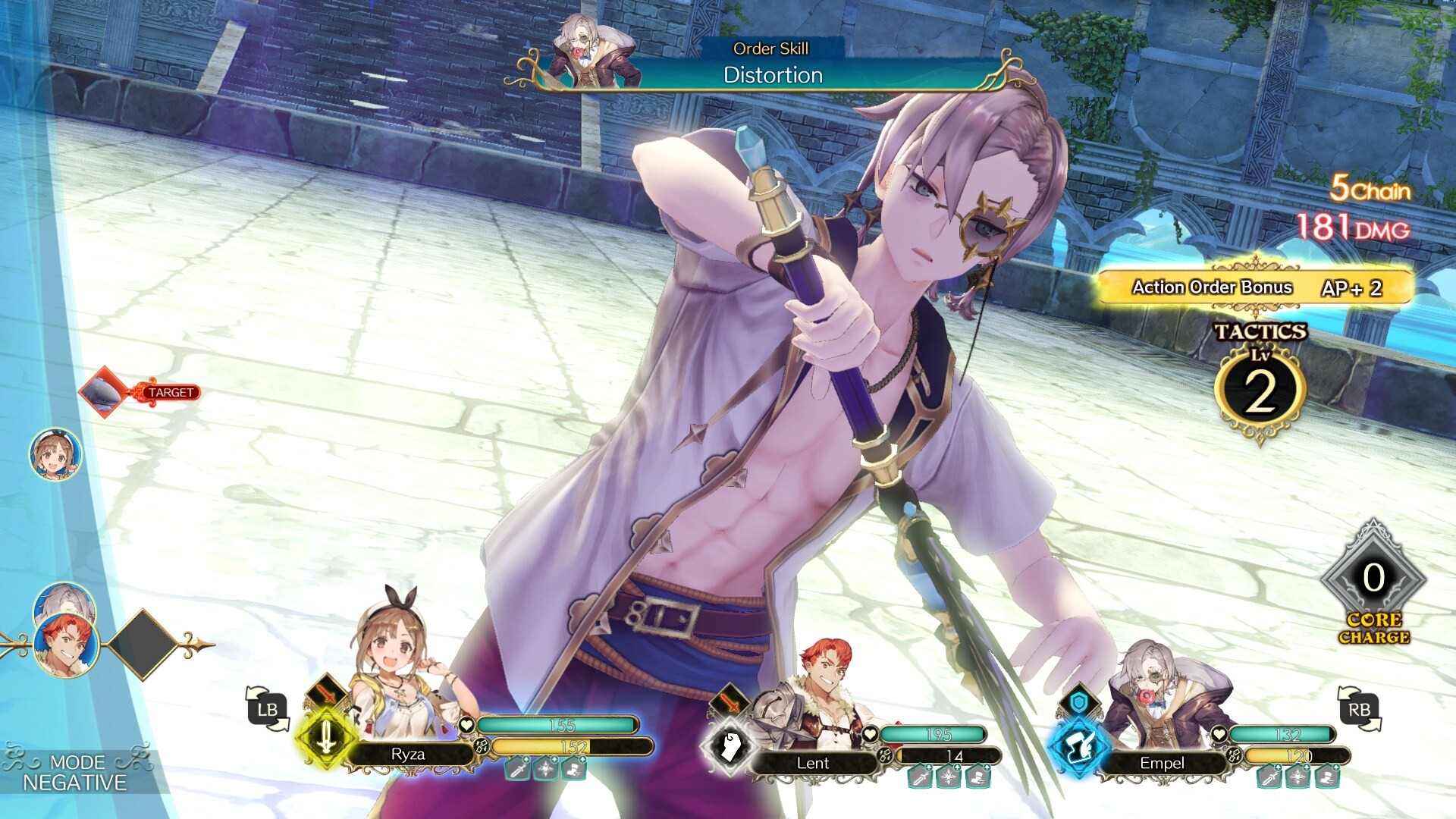The height and width of the screenshot is (819, 1456).
Task: Click the red sword icon above Ryza's nameplate
Action: pyautogui.click(x=326, y=695)
